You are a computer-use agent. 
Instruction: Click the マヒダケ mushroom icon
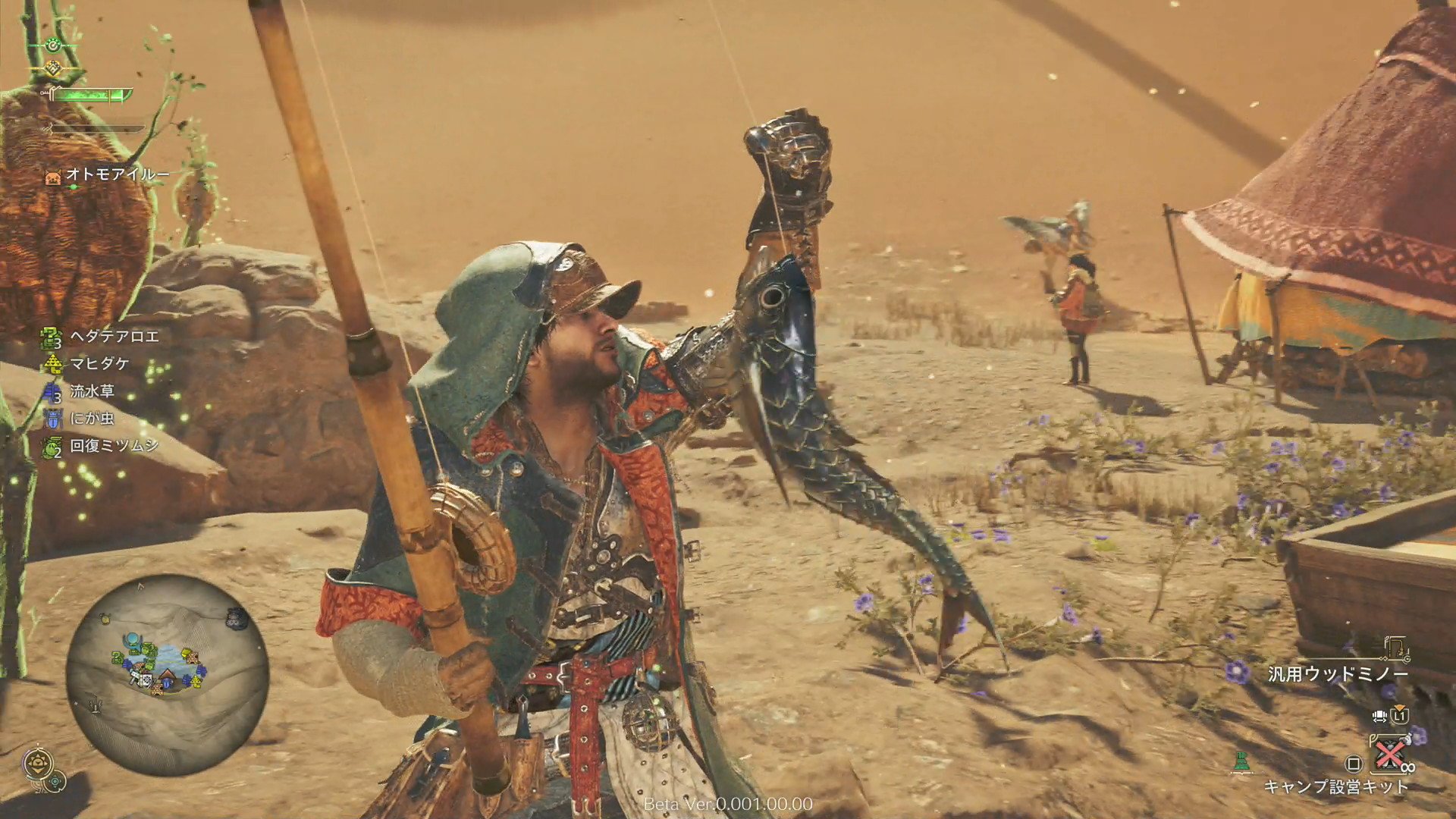(54, 363)
